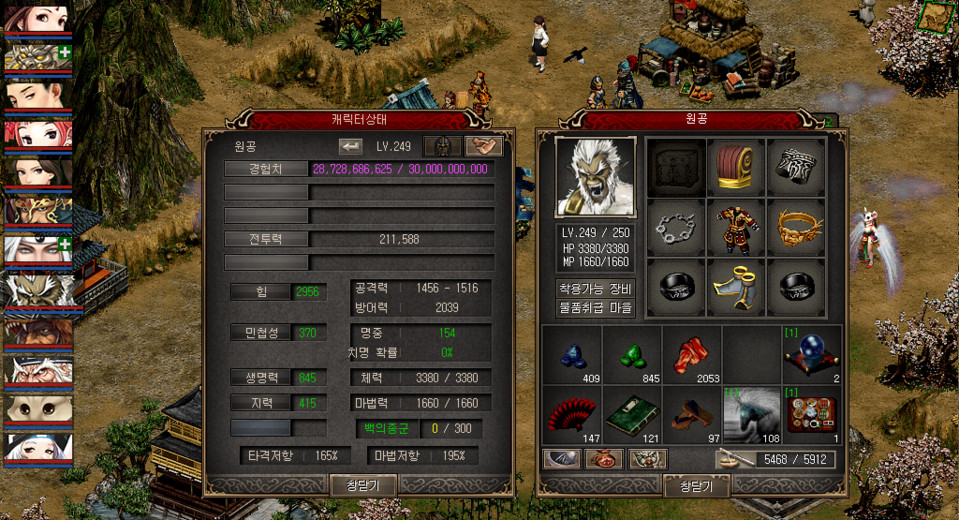Screen dimensions: 959x520
Task: Select the red body armor slot
Action: coord(735,228)
